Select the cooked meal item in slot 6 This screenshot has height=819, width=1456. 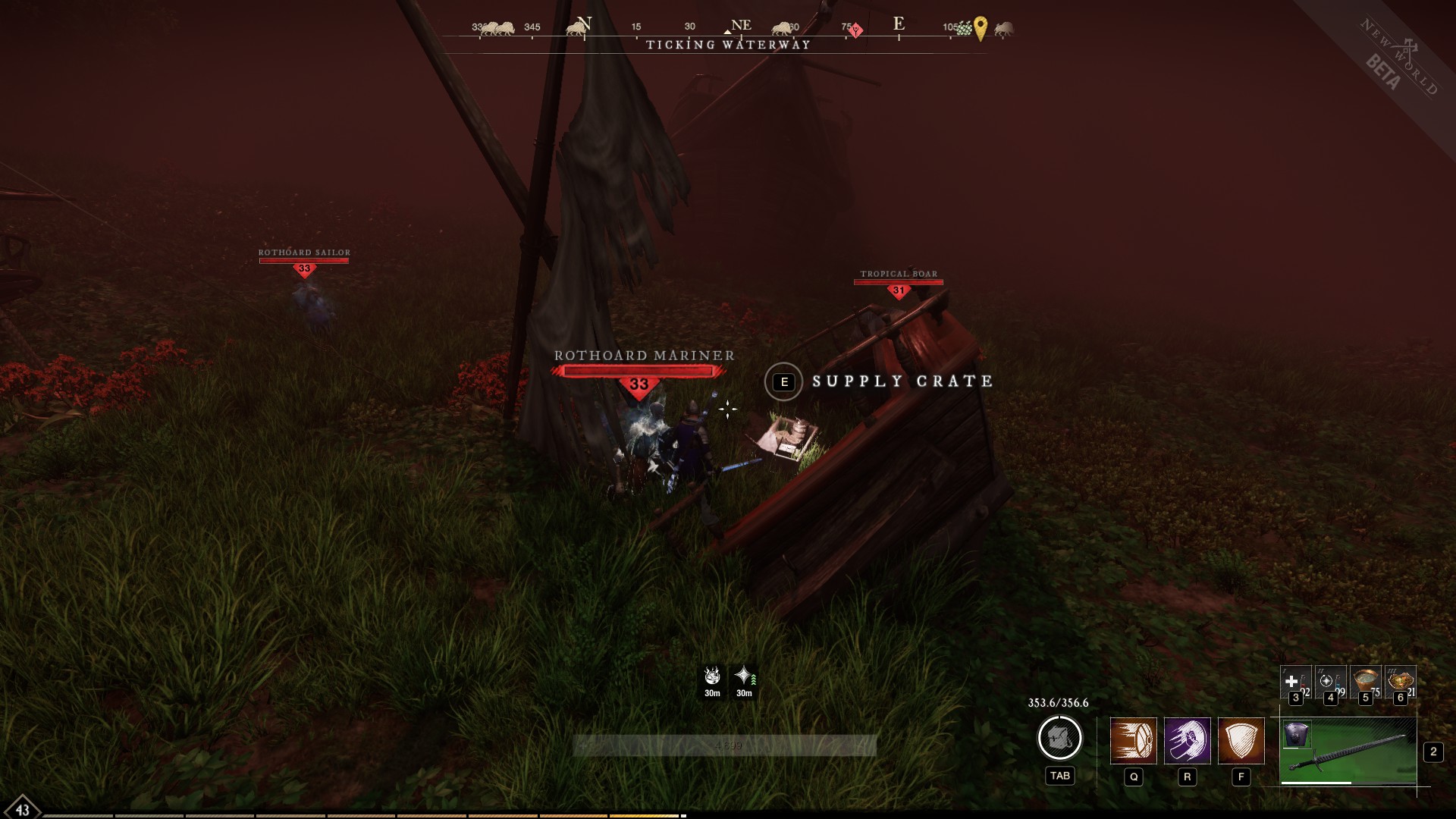coord(1400,679)
